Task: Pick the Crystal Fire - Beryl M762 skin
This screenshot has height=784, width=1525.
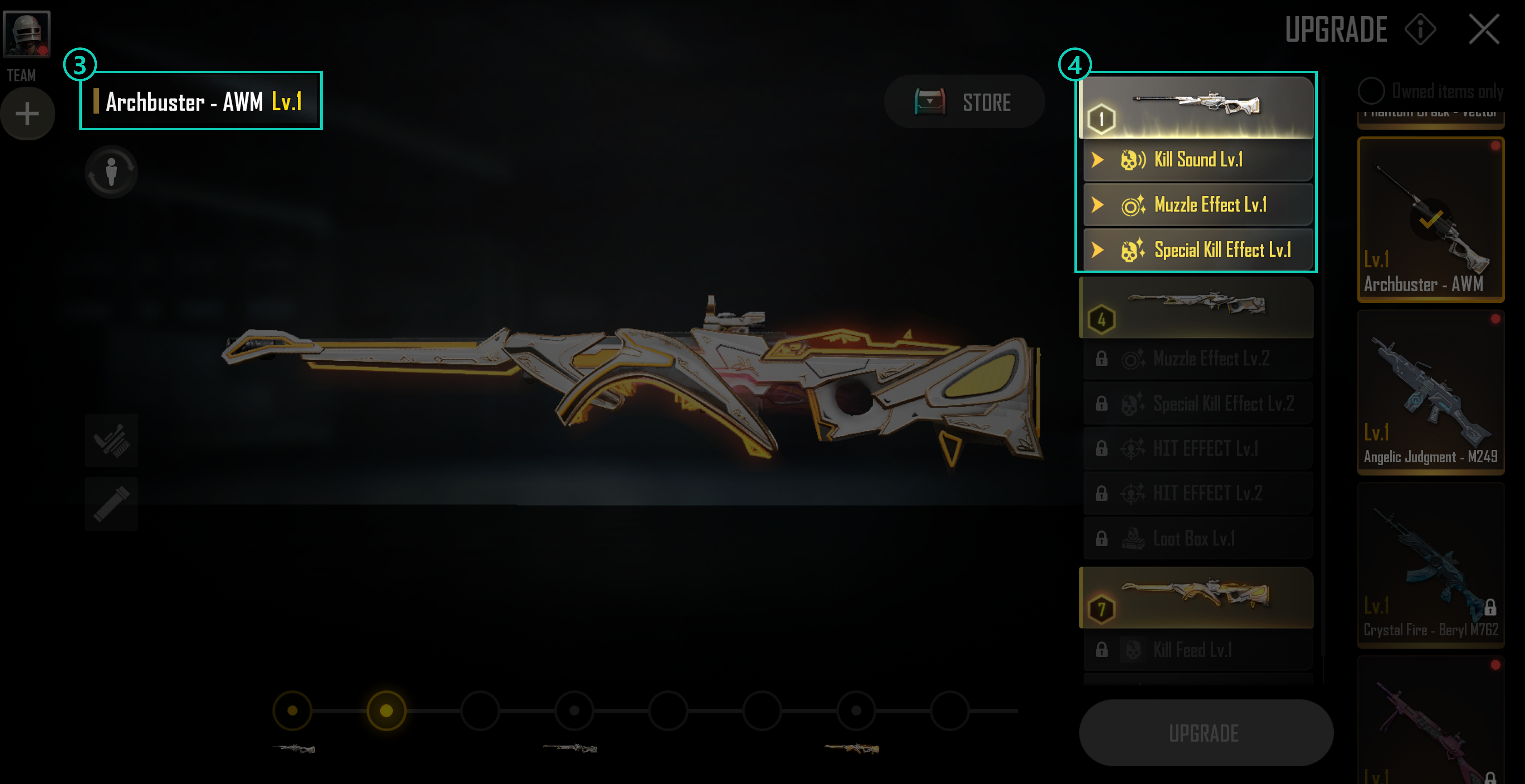Action: (1430, 565)
